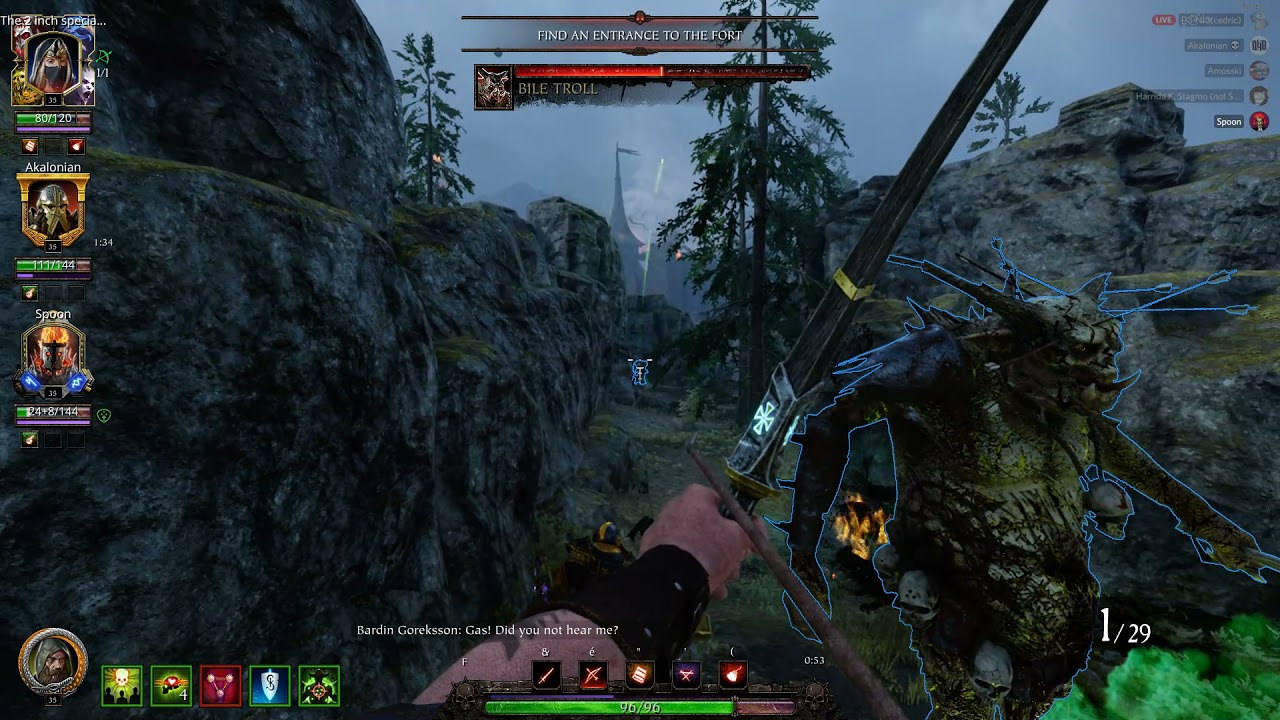
Task: Click the fort entrance objective tracker
Action: click(x=640, y=35)
